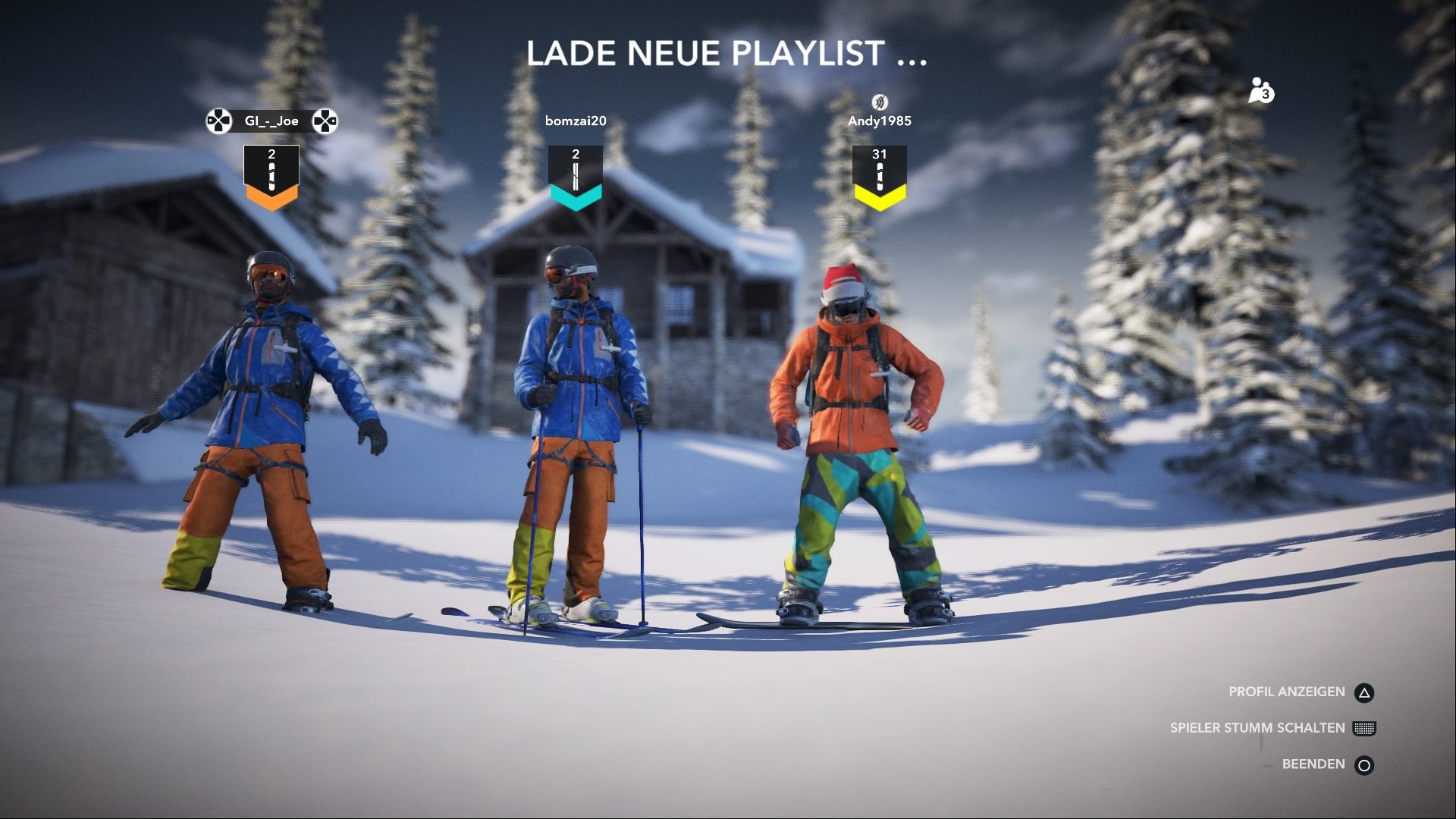Click the player name GI_-_Joe
Viewport: 1456px width, 819px height.
271,120
